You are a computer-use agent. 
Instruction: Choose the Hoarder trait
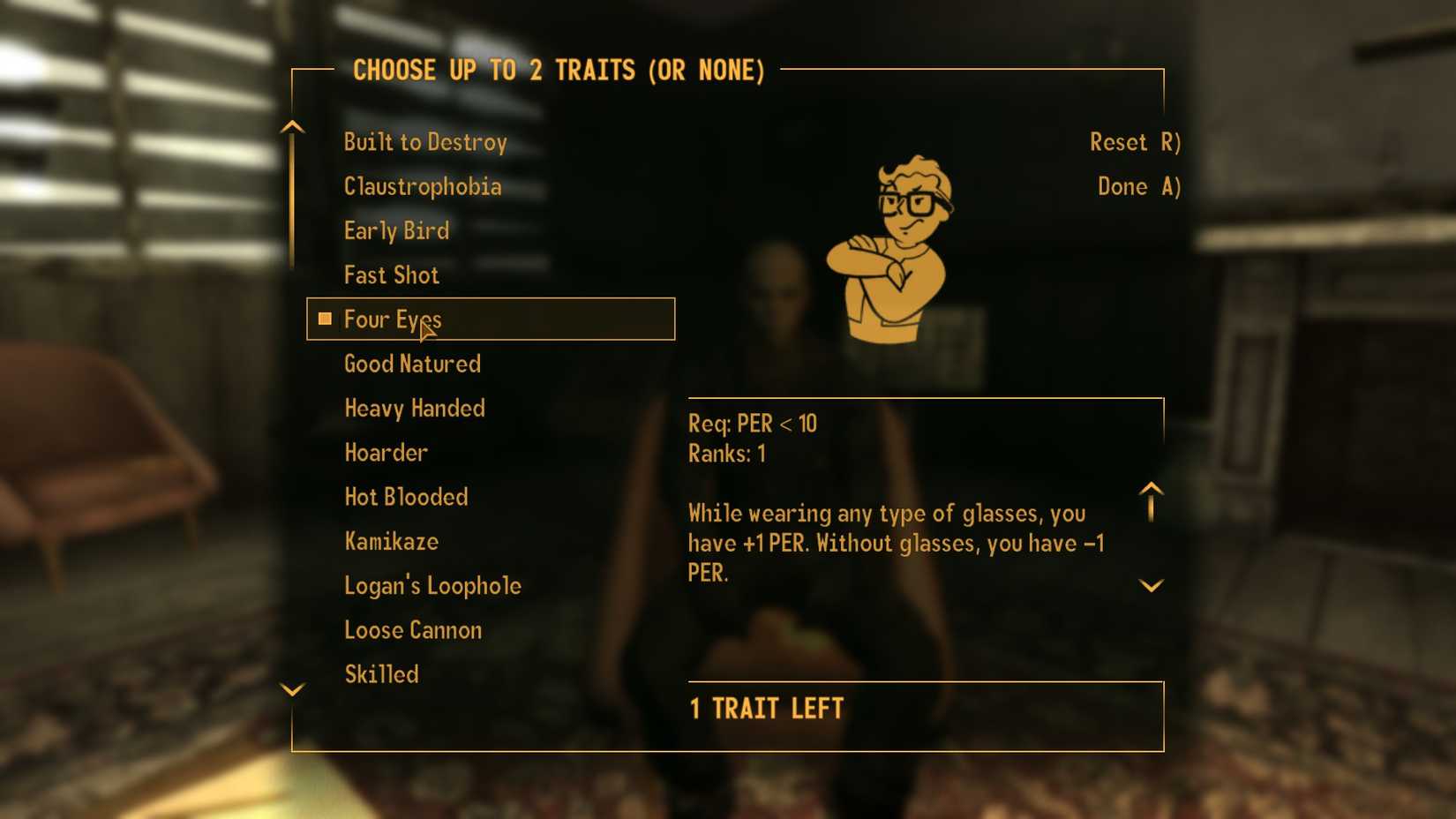coord(386,452)
